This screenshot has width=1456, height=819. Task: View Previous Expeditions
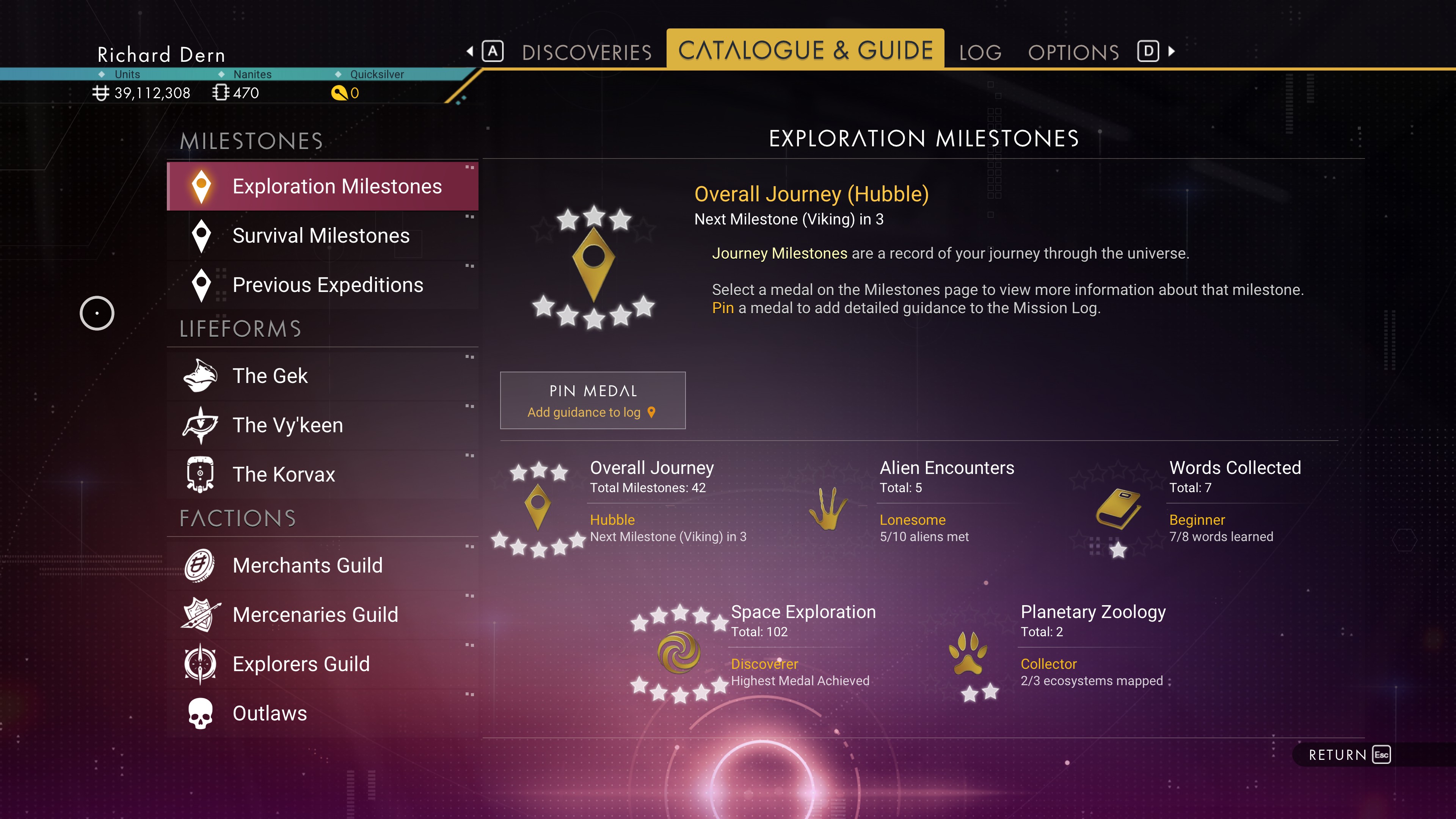[x=322, y=285]
